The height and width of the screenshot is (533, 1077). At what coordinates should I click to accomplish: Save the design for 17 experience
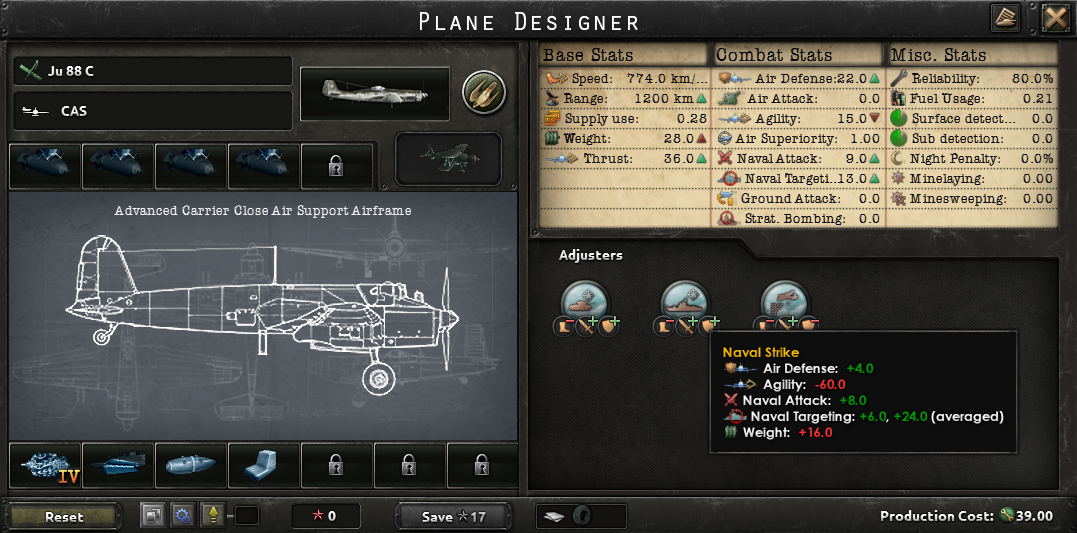[453, 517]
